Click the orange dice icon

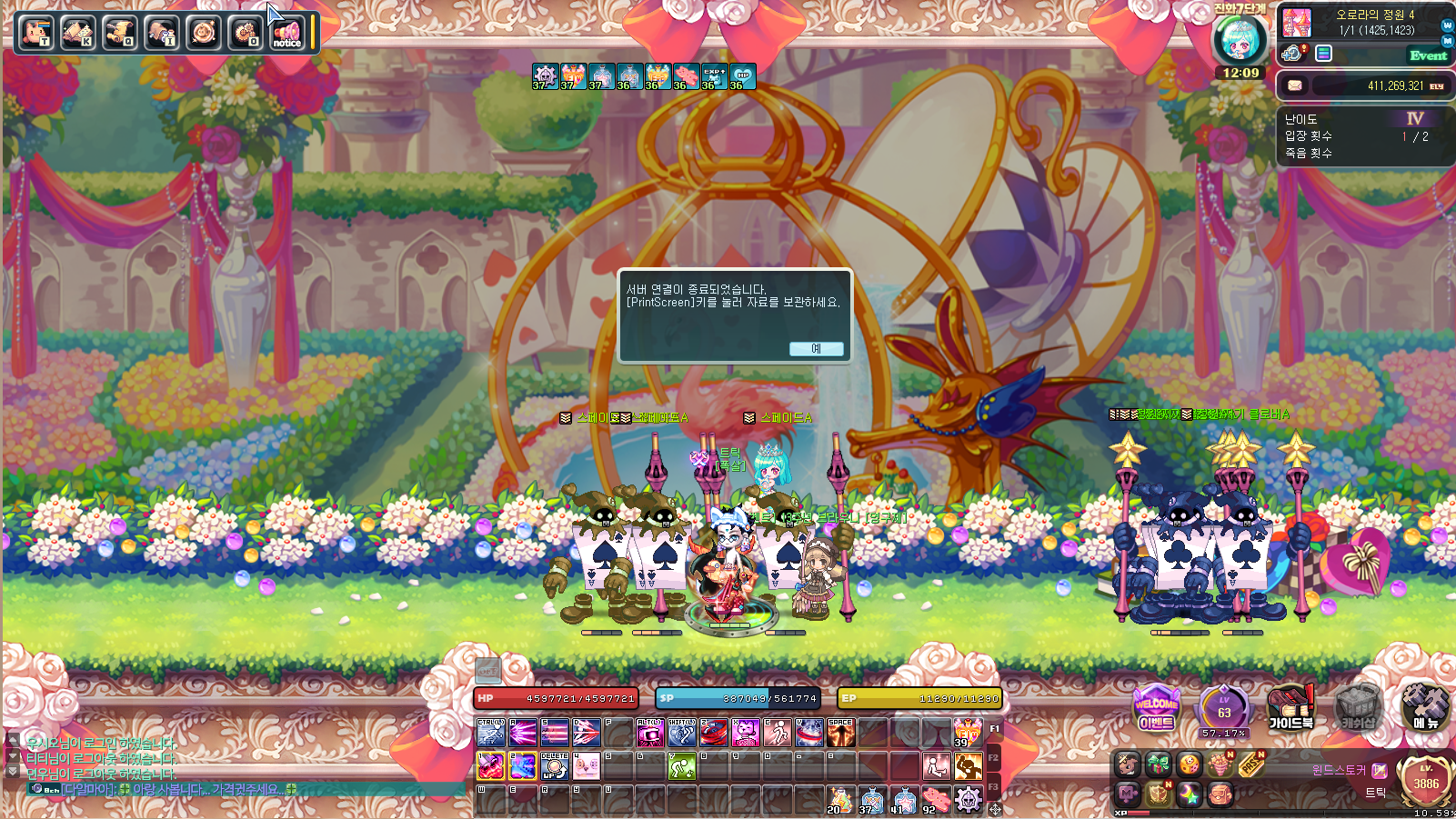(x=1189, y=764)
